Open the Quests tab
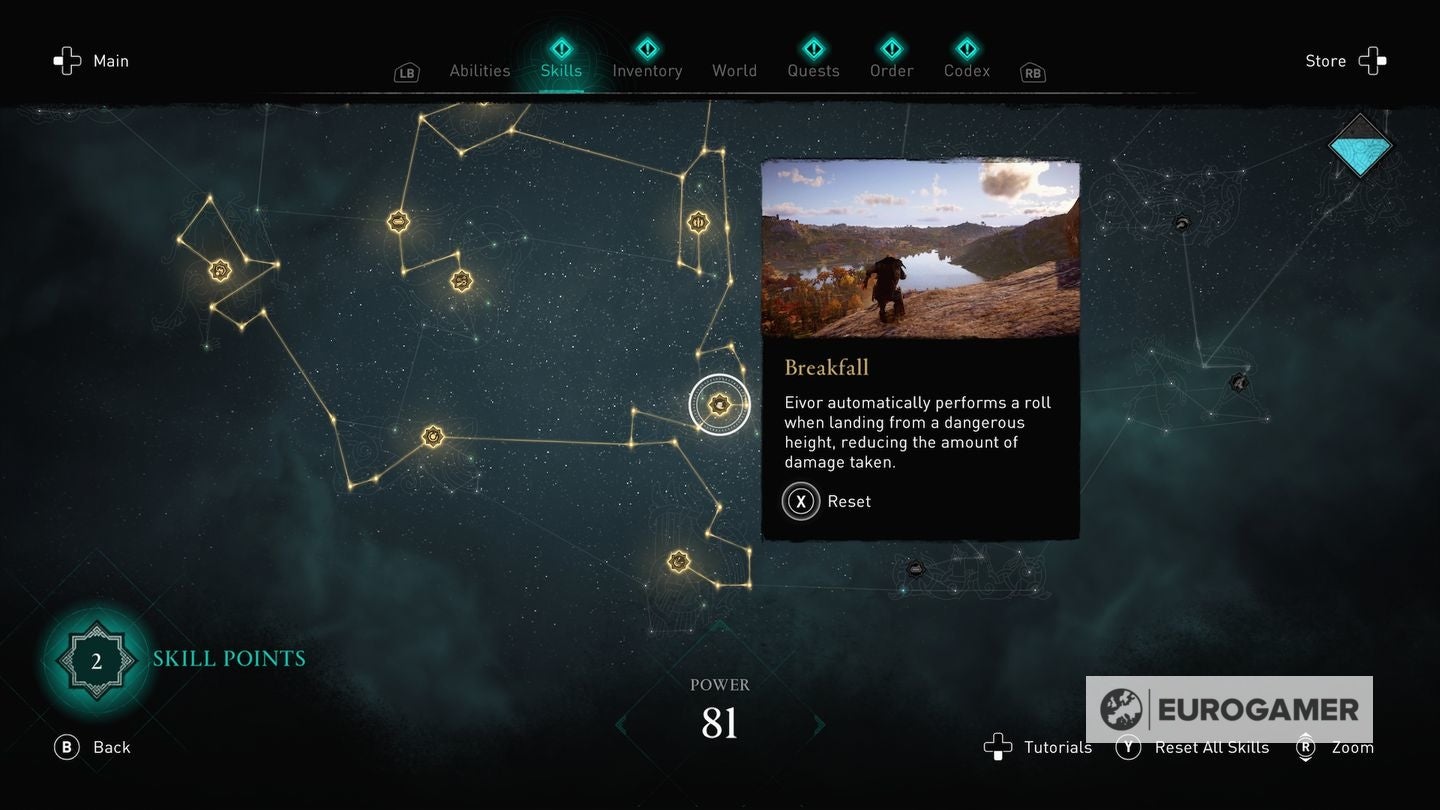The image size is (1440, 810). point(813,70)
